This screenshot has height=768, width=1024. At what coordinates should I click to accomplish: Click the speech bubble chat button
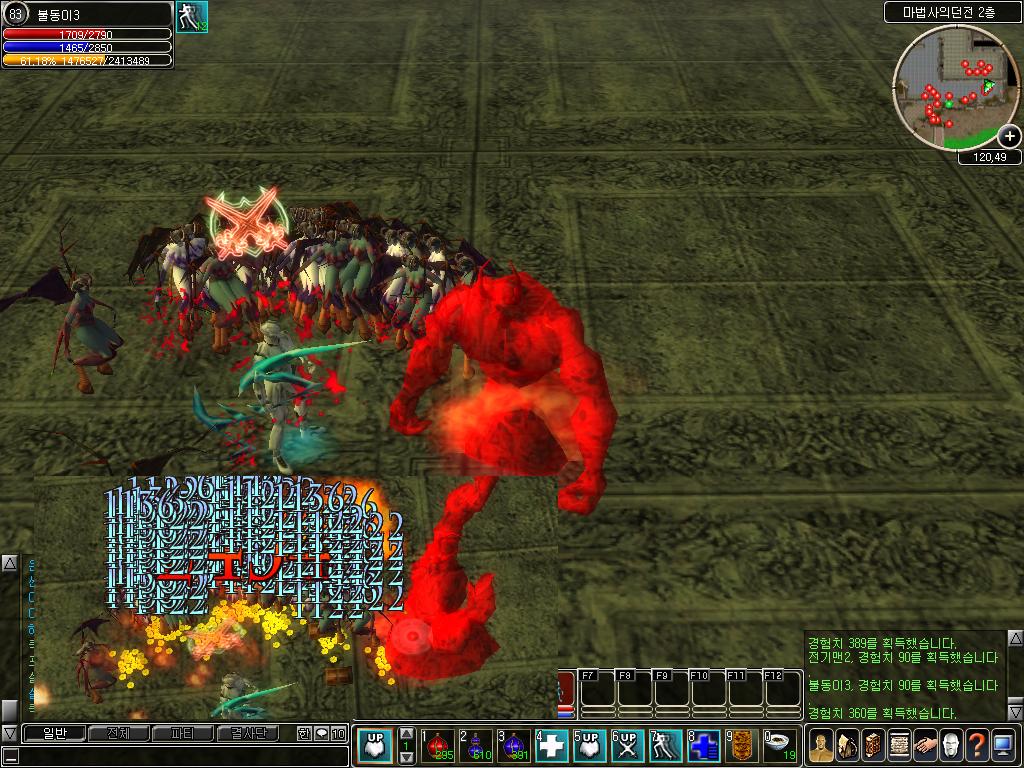point(321,734)
